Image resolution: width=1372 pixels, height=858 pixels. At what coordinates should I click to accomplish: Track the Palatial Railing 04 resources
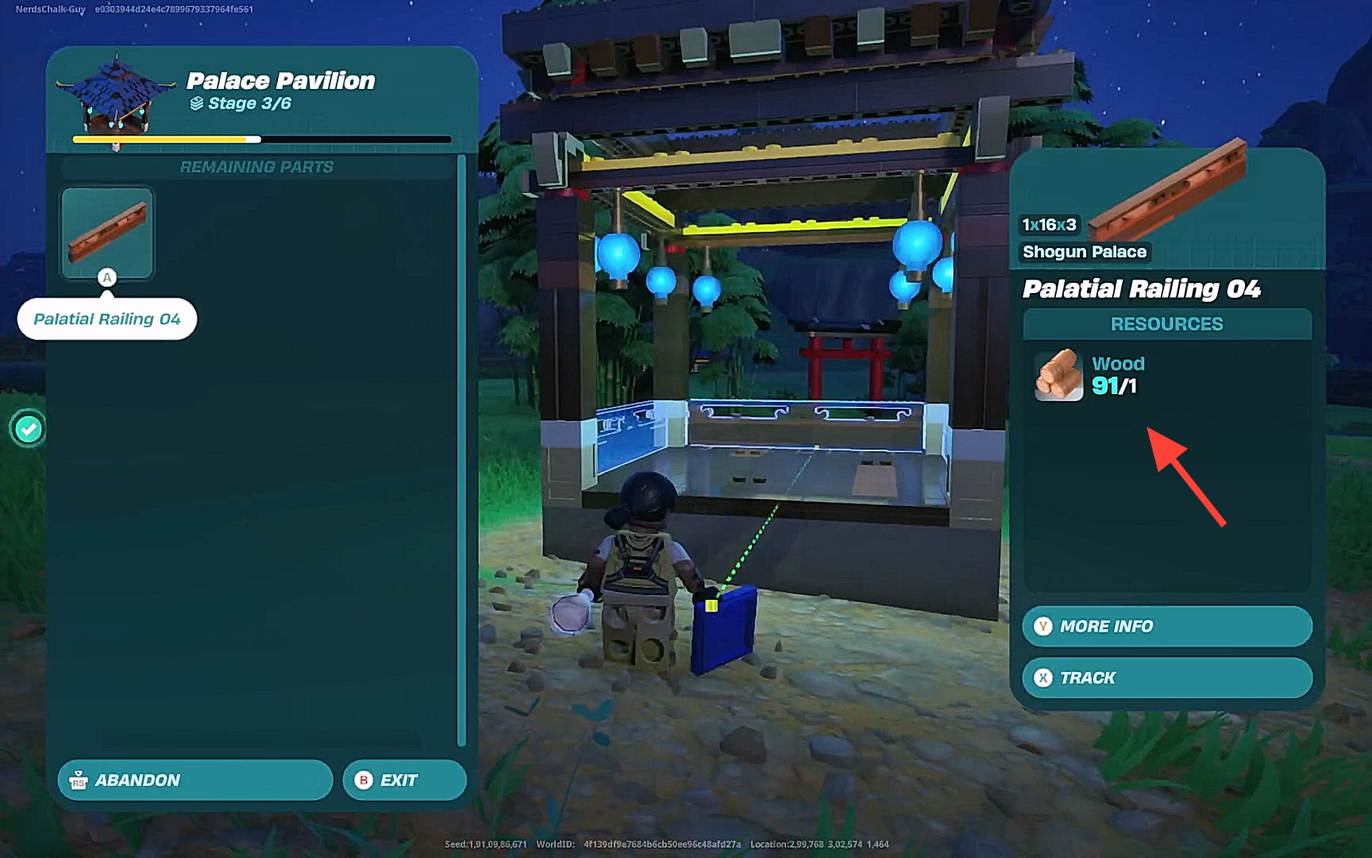click(x=1166, y=678)
